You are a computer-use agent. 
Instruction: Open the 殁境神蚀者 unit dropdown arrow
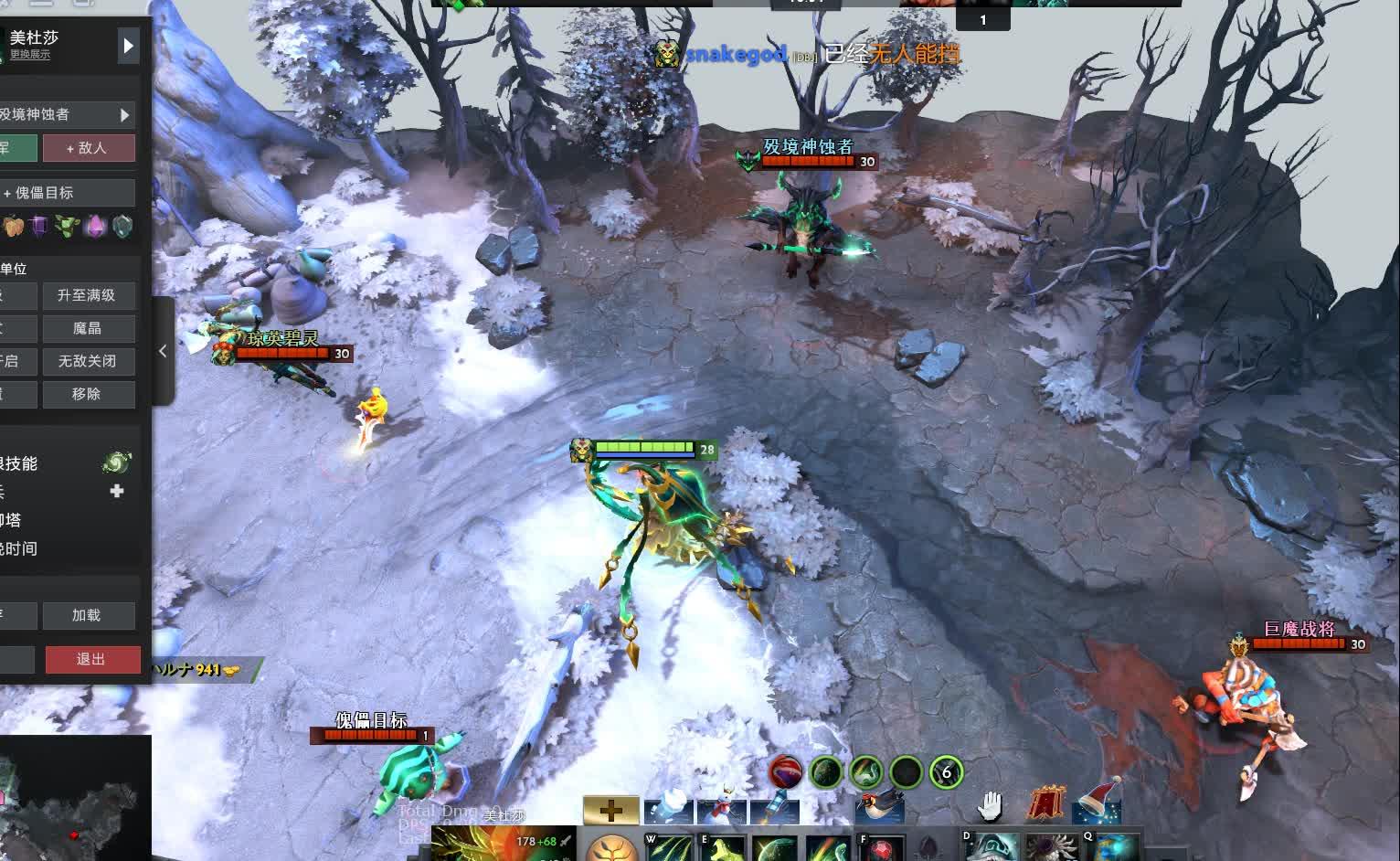pos(125,115)
